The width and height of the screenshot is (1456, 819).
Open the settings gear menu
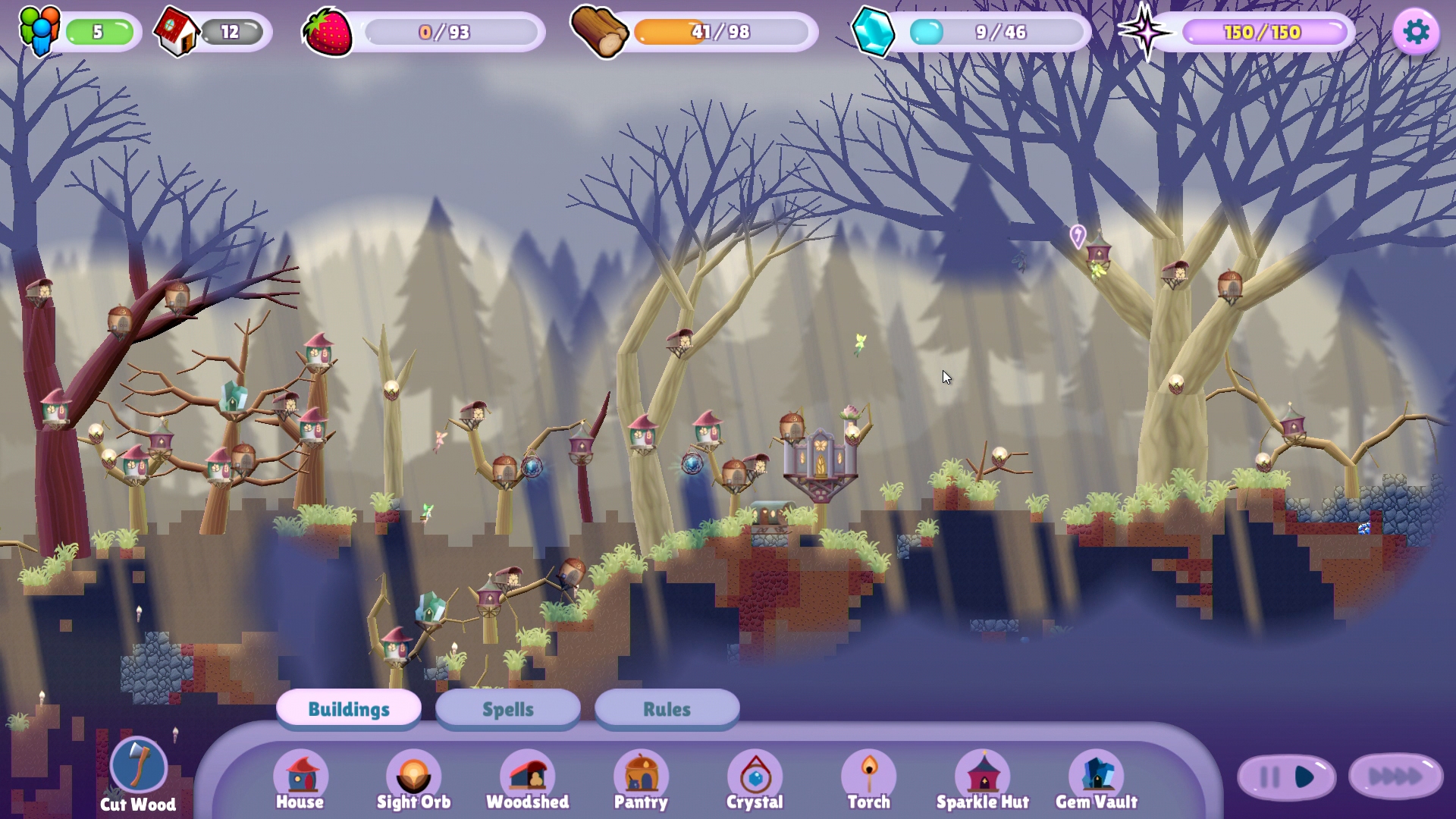point(1417,32)
